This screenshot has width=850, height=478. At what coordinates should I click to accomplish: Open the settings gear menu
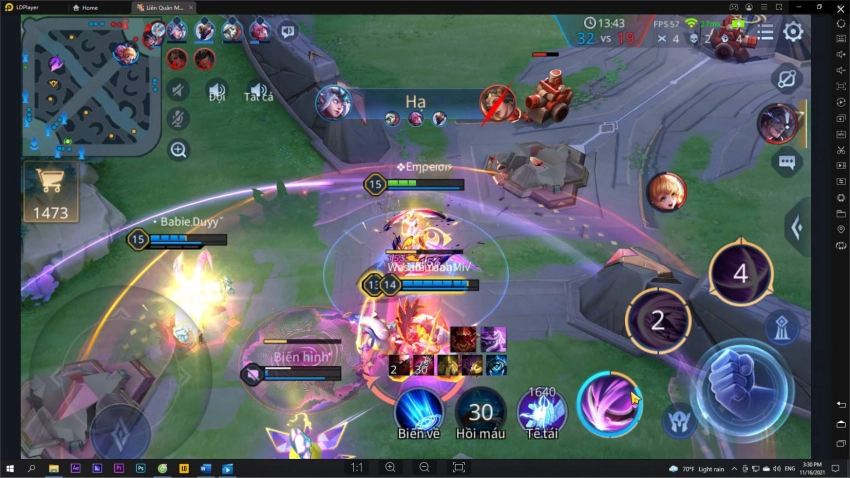tap(793, 32)
